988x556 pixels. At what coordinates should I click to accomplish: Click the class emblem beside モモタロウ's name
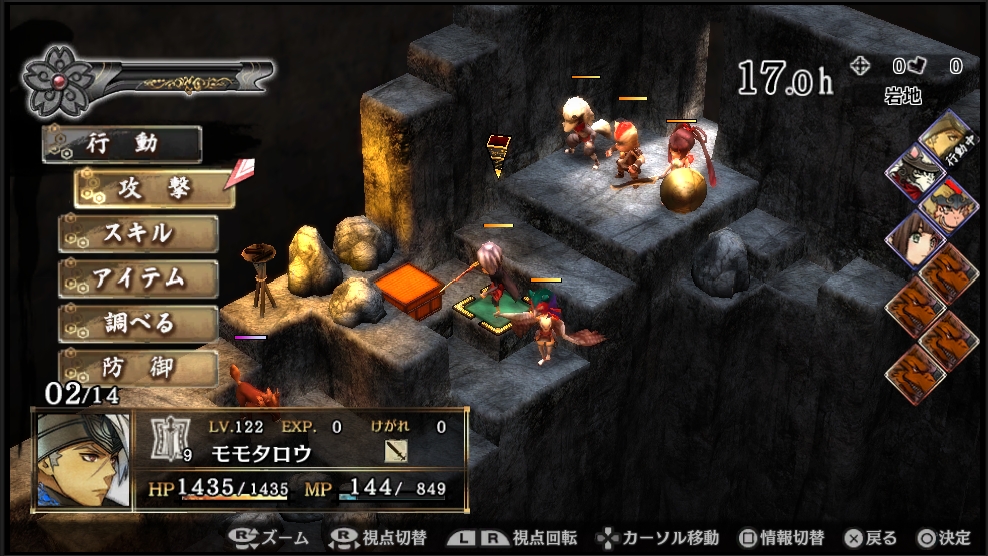coord(171,439)
